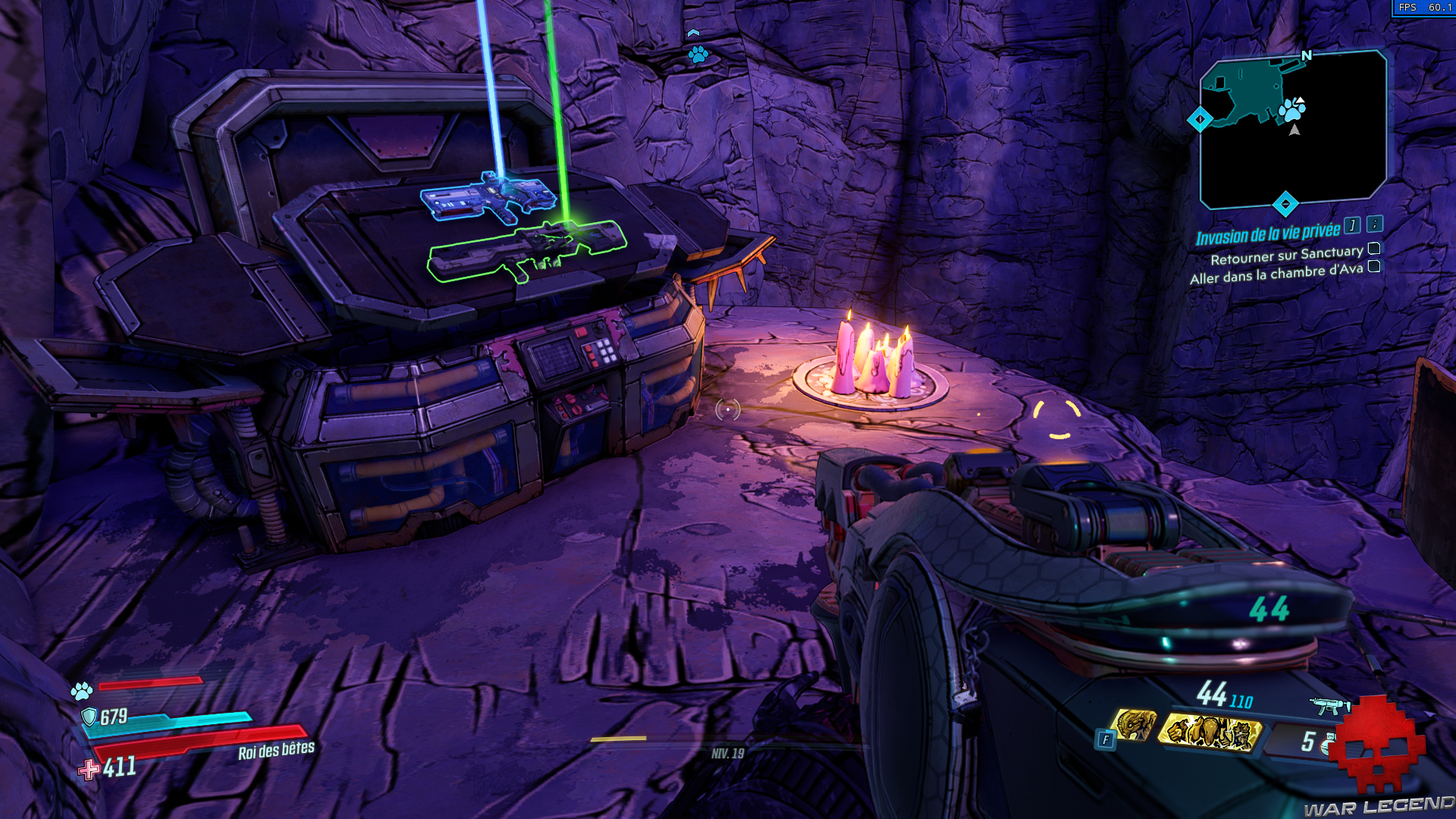Click the left fast-travel diamond on the minimap

point(1200,119)
